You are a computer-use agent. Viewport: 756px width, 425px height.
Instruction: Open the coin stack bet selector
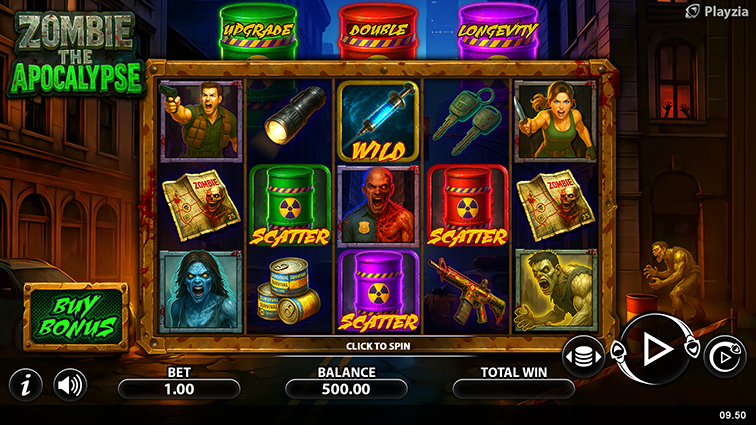click(583, 356)
